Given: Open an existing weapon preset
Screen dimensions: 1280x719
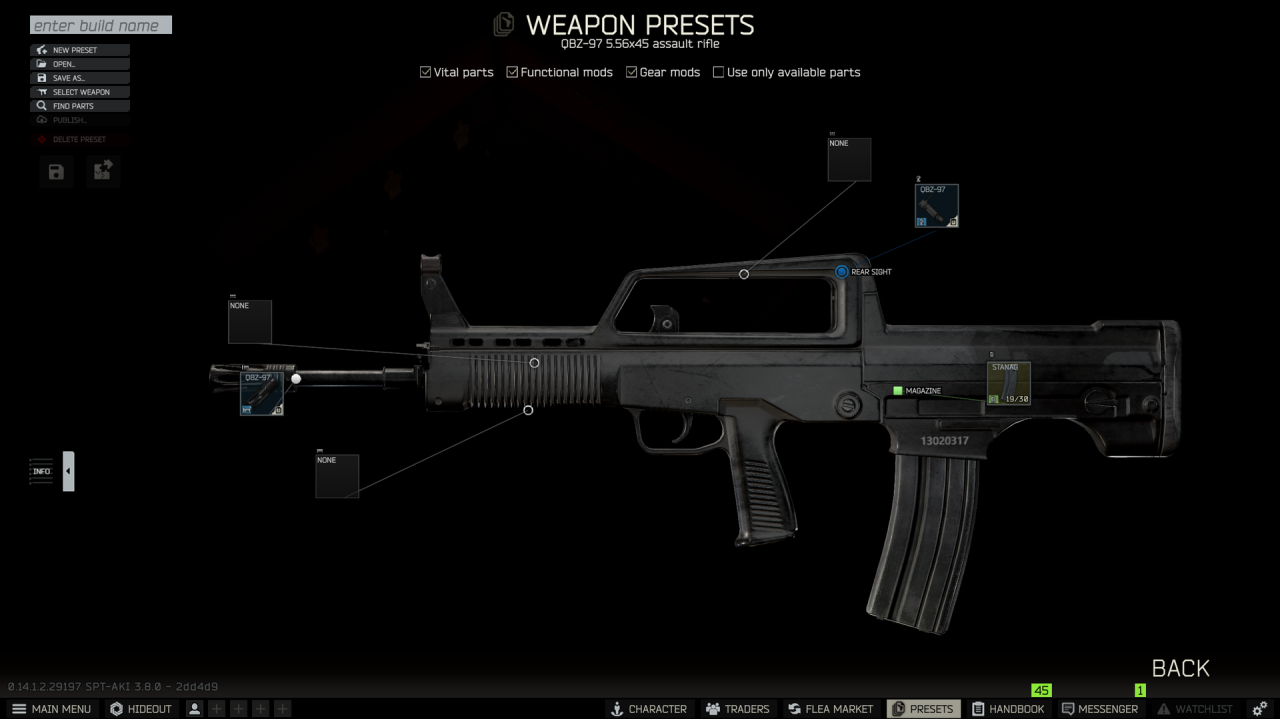Looking at the screenshot, I should pos(80,64).
